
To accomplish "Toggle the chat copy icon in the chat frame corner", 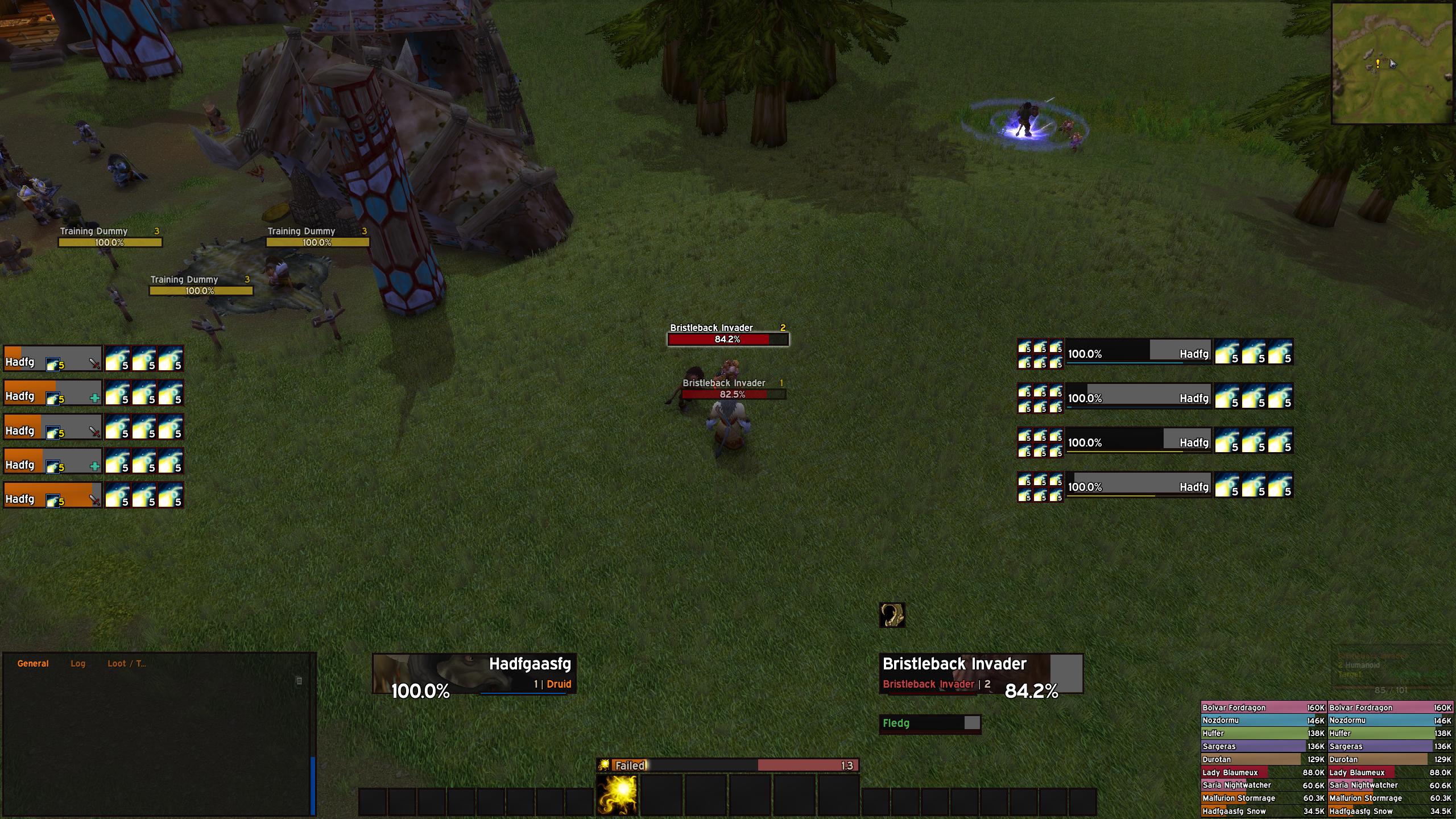I will (298, 679).
